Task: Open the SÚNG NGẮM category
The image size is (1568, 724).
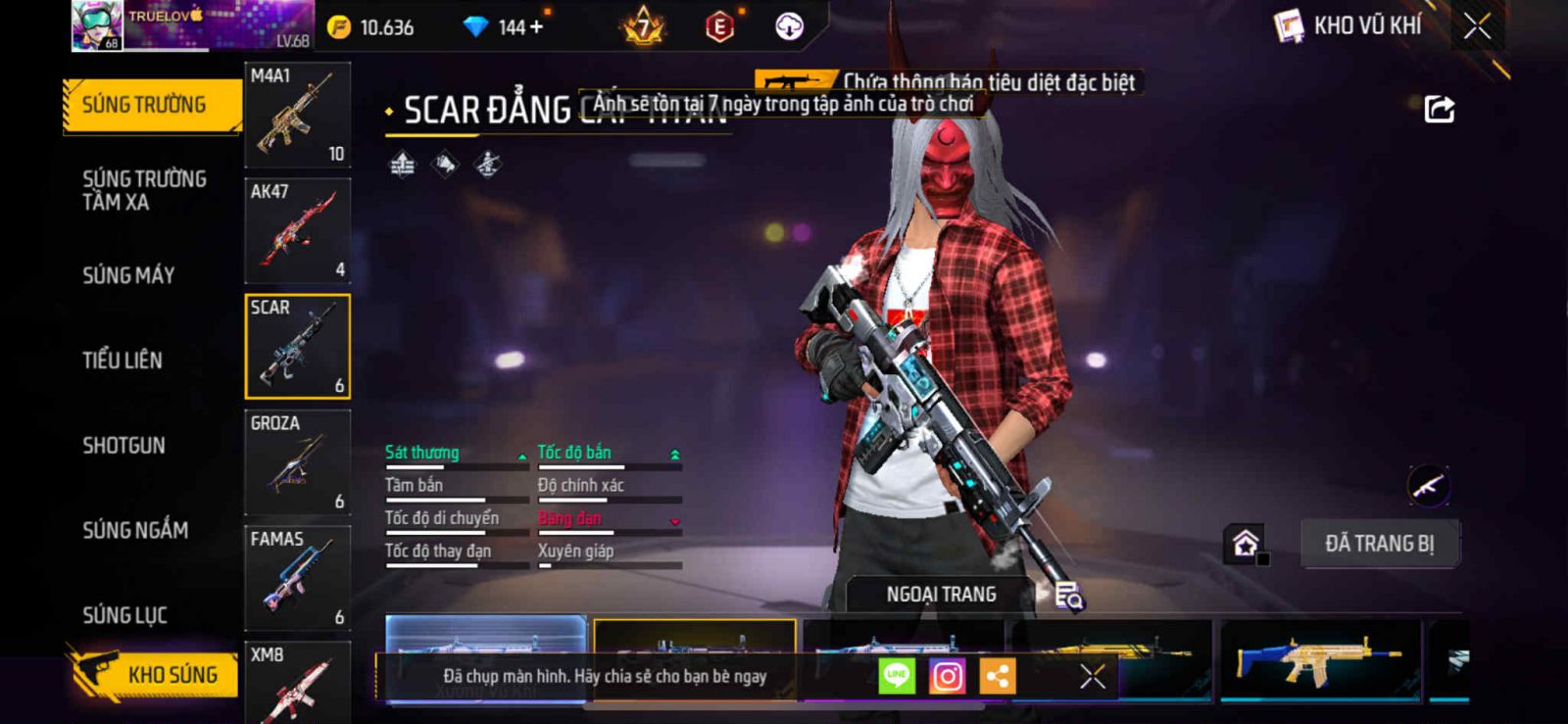Action: pos(135,530)
